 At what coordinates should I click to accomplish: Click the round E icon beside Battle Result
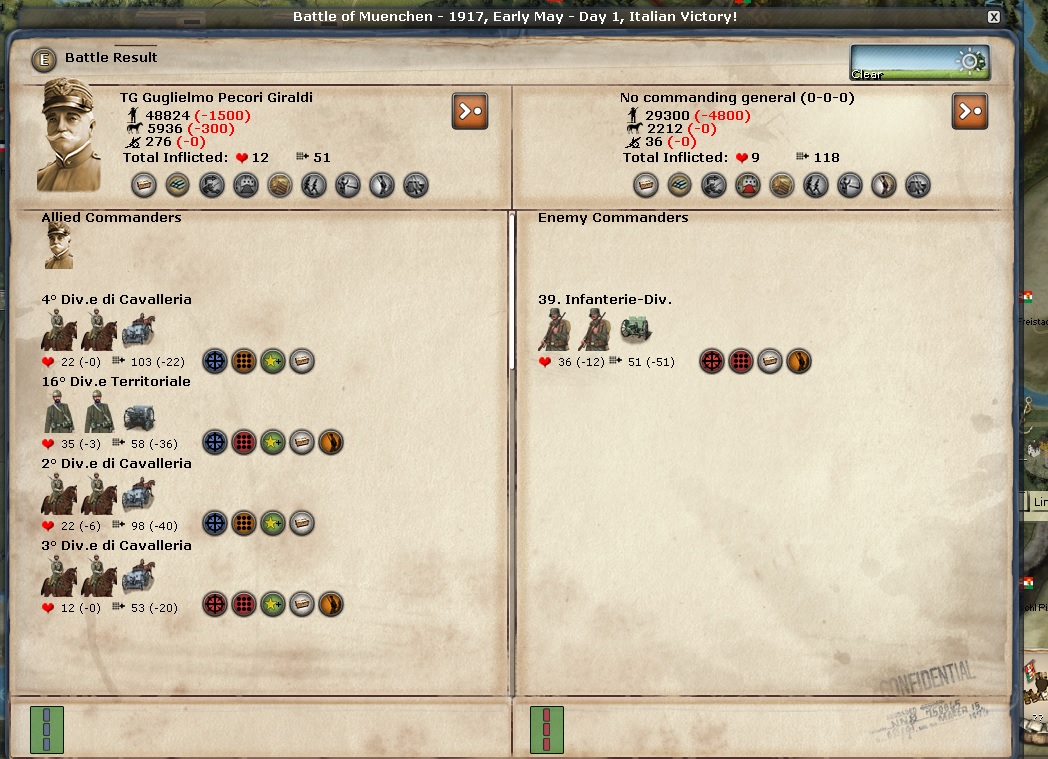[44, 59]
